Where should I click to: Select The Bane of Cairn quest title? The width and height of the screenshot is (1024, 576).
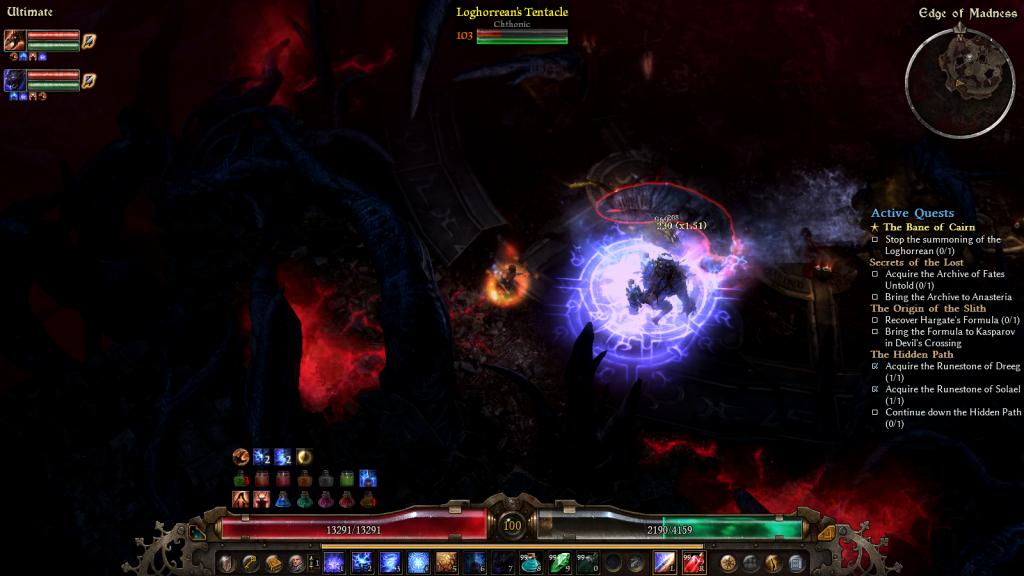point(928,228)
